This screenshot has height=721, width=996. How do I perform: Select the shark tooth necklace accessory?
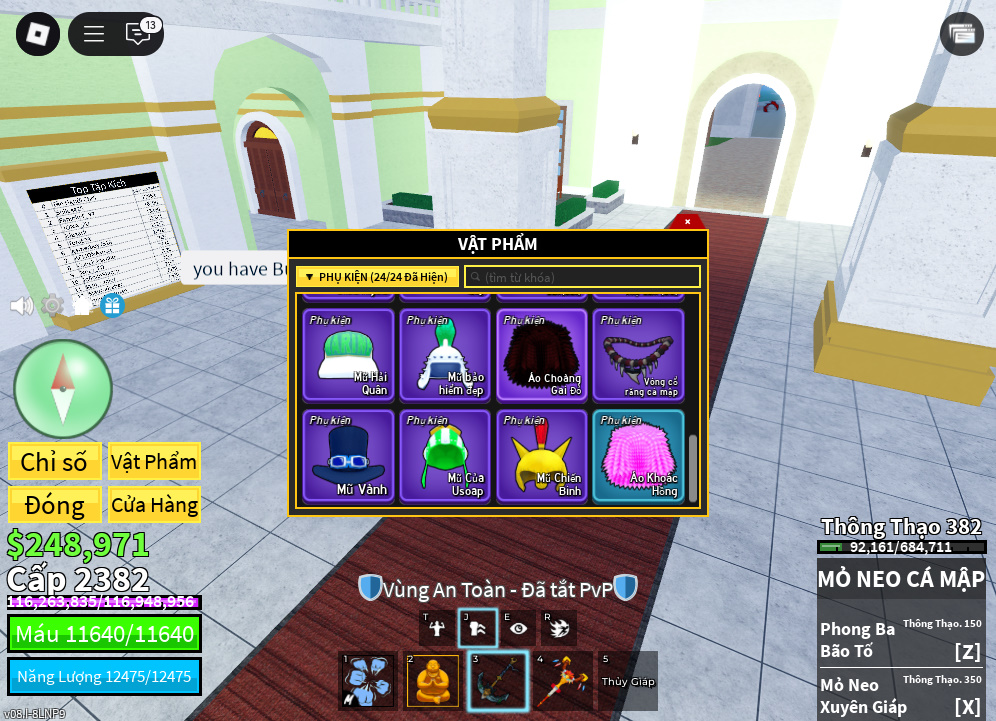638,355
